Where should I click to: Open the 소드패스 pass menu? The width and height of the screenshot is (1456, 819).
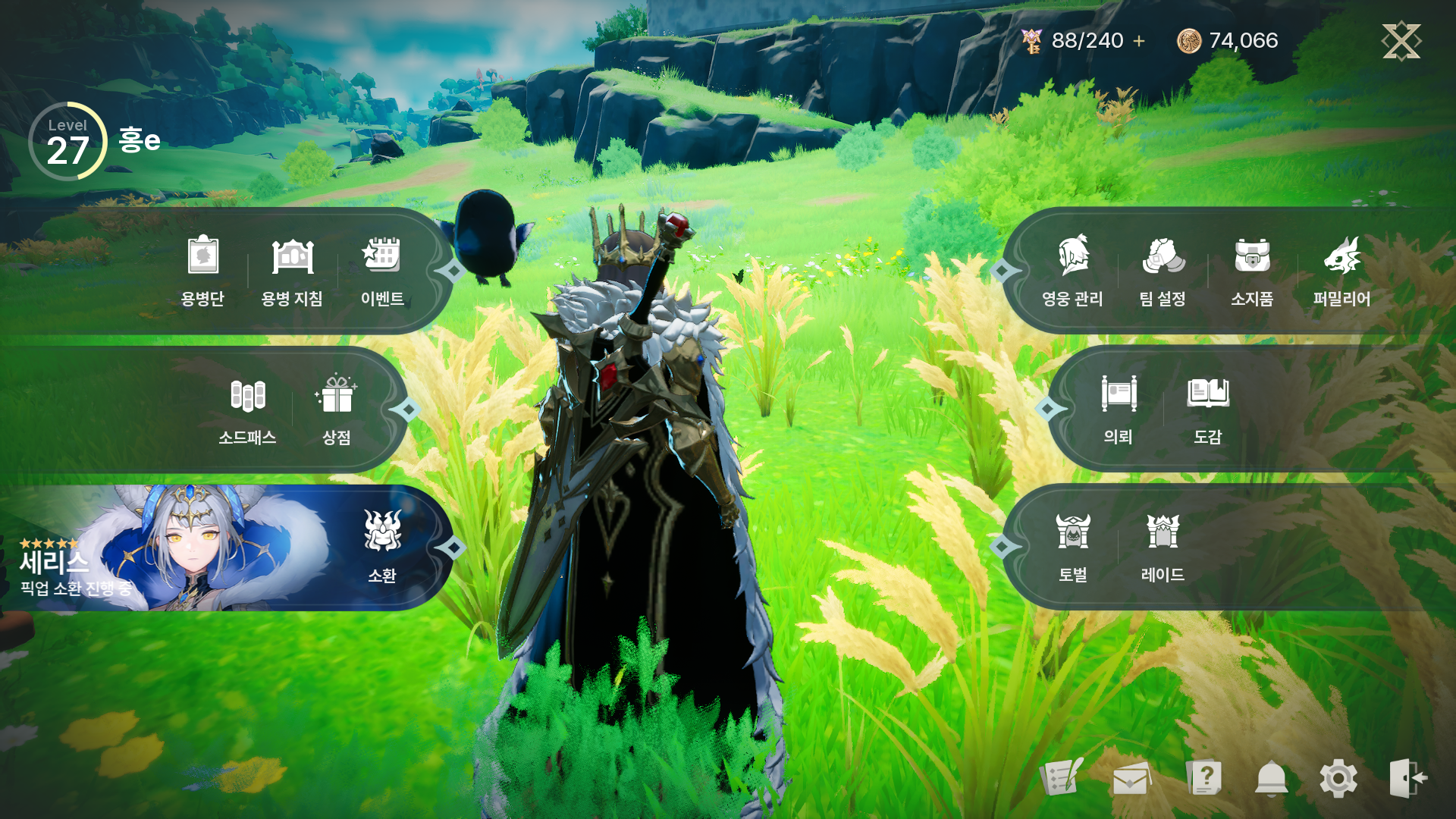coord(247,409)
